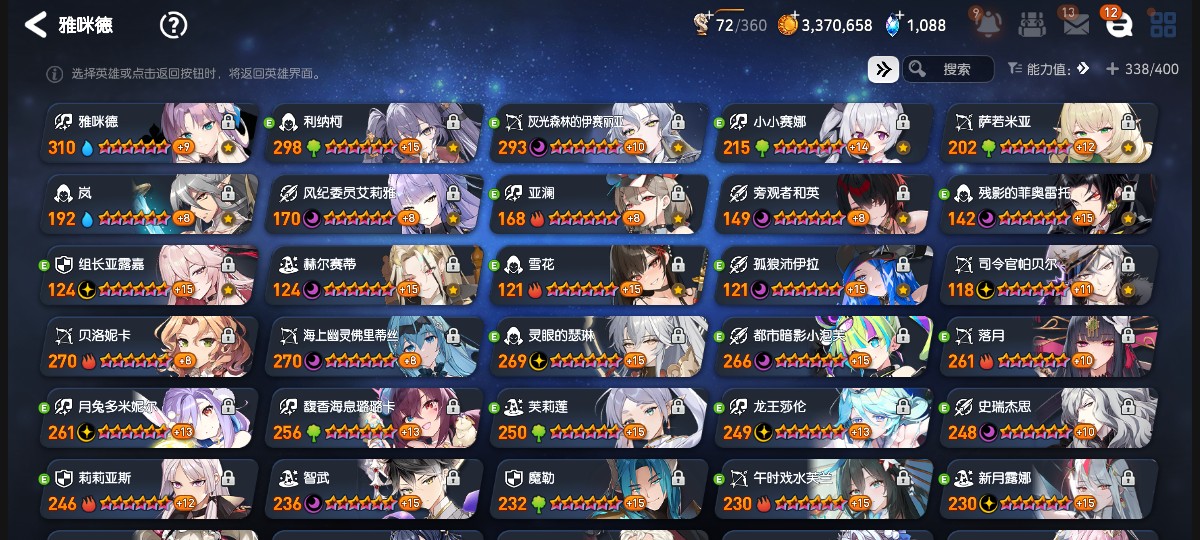1200x540 pixels.
Task: Select the hero card 赫尔赛蒂
Action: pos(375,276)
